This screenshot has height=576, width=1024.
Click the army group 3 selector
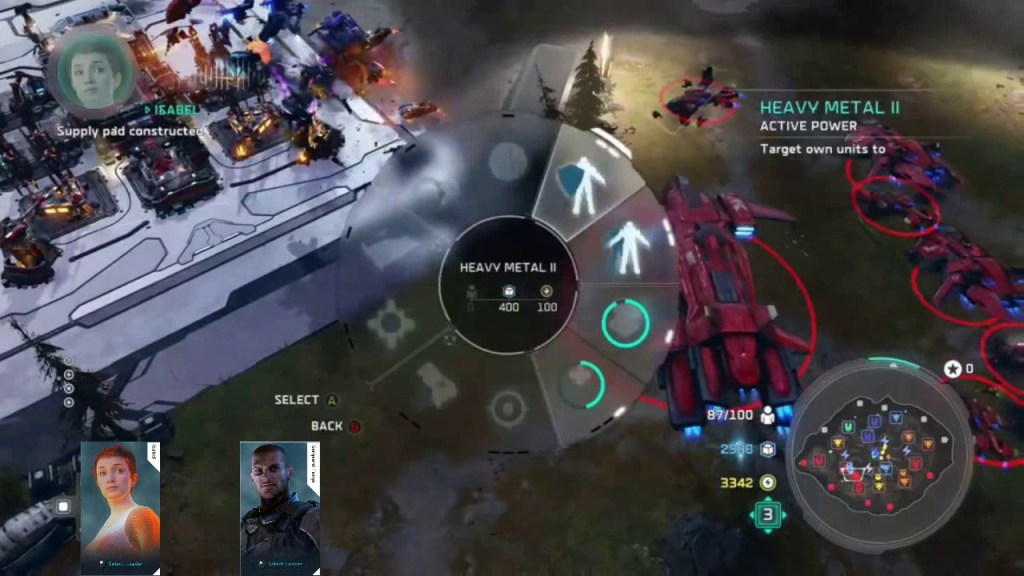pyautogui.click(x=768, y=516)
